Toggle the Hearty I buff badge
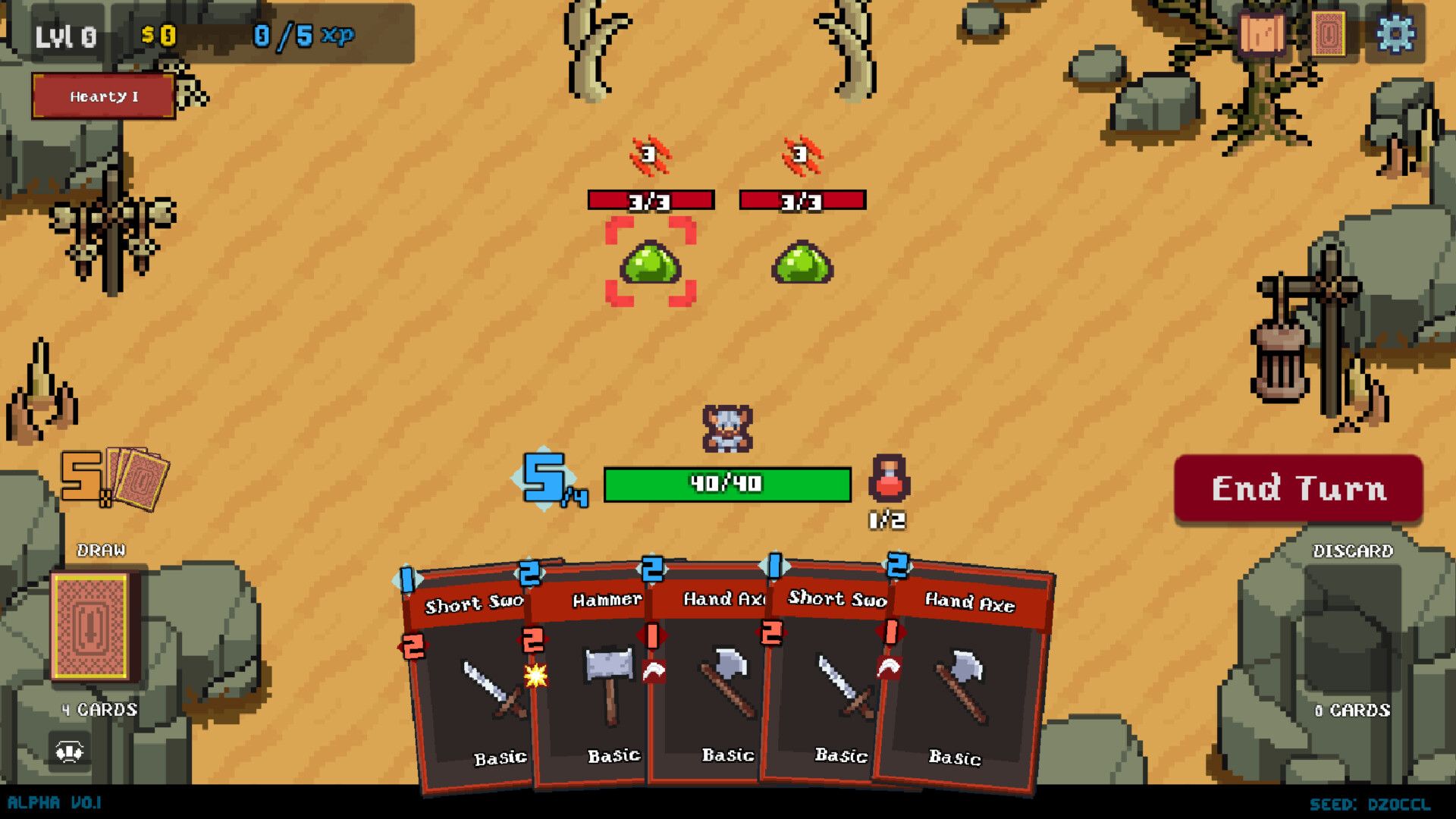 103,96
